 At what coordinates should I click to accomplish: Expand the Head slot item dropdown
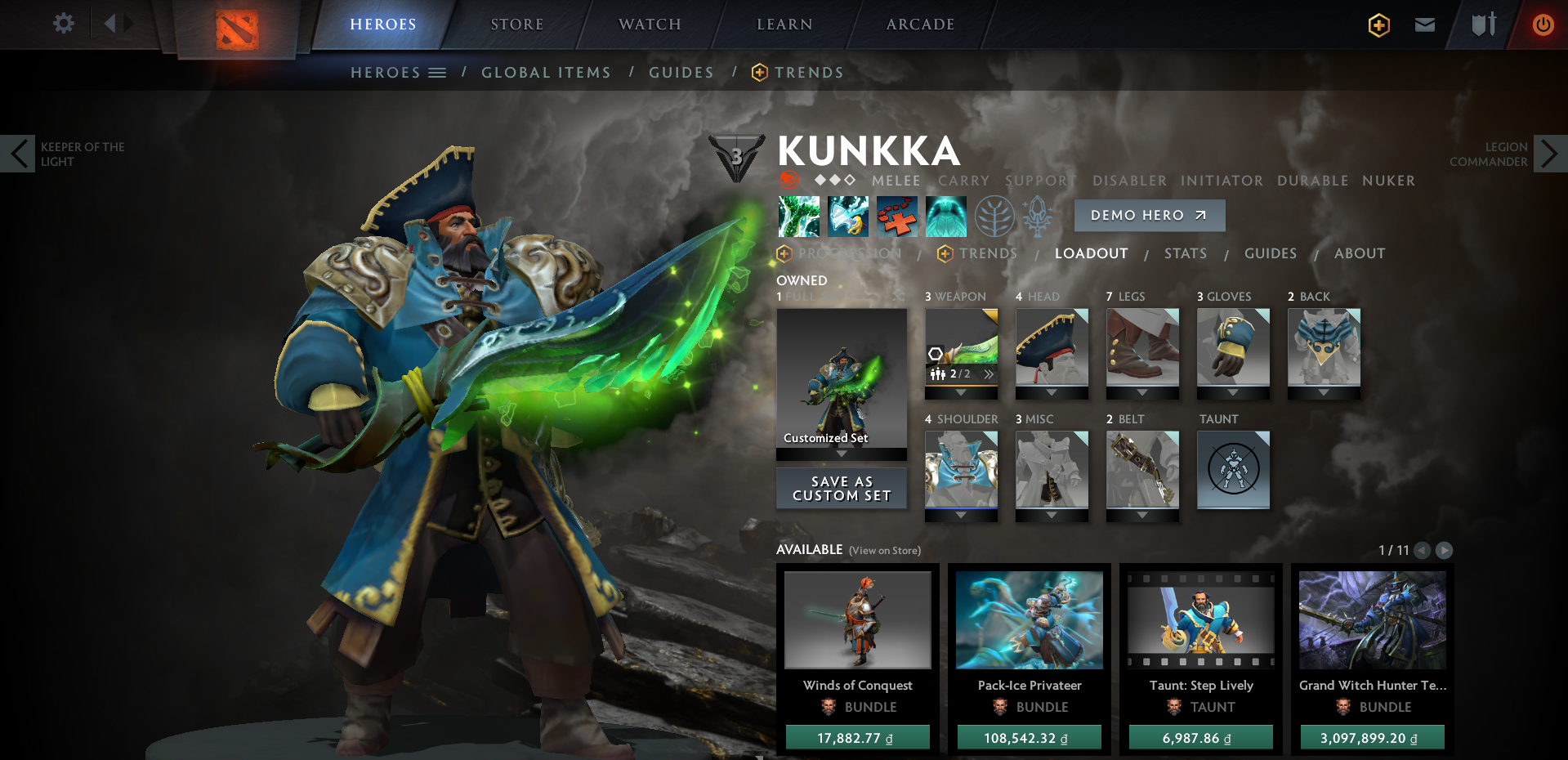pyautogui.click(x=1052, y=392)
